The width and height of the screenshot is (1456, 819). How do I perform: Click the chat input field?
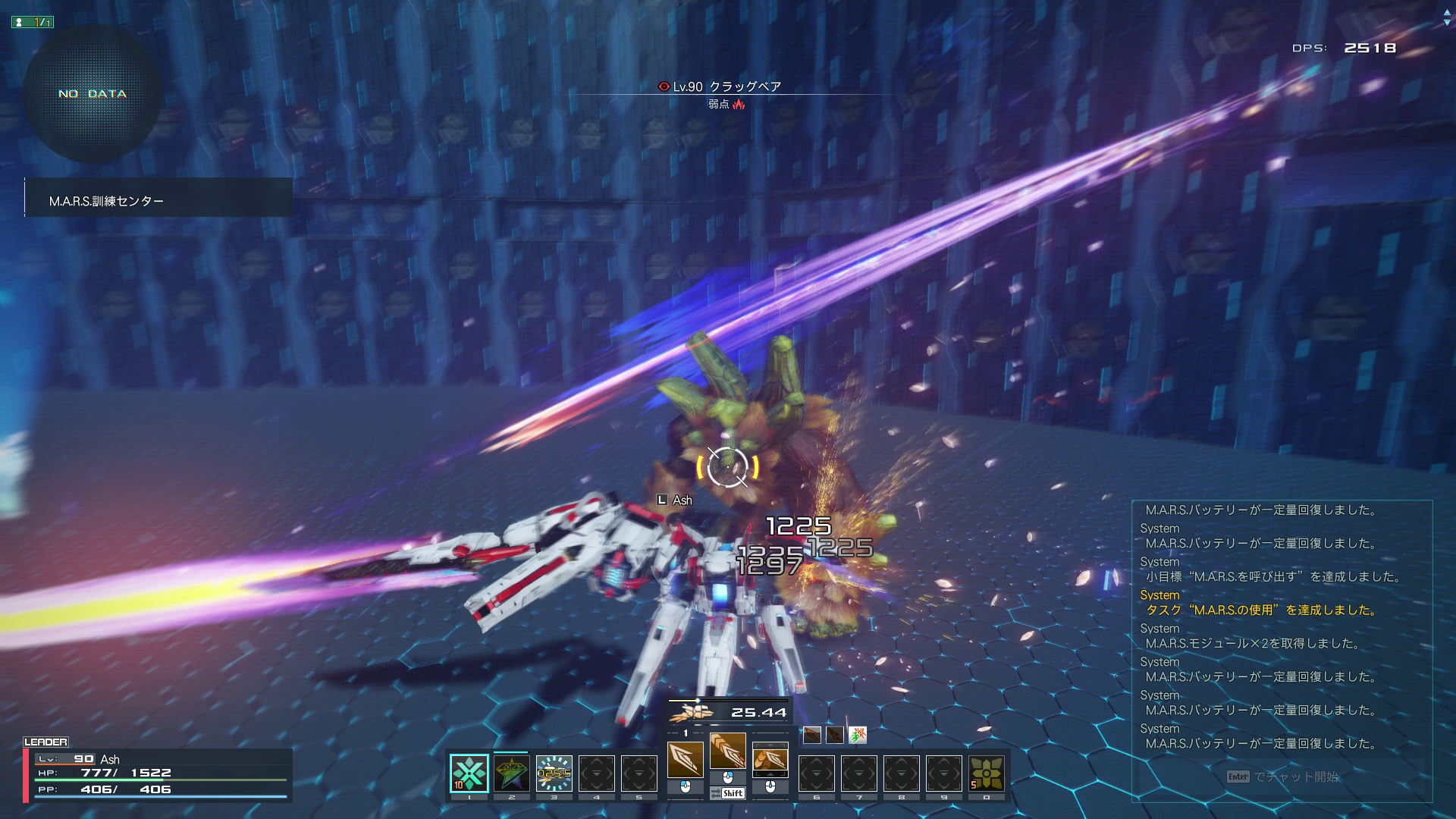point(1282,777)
